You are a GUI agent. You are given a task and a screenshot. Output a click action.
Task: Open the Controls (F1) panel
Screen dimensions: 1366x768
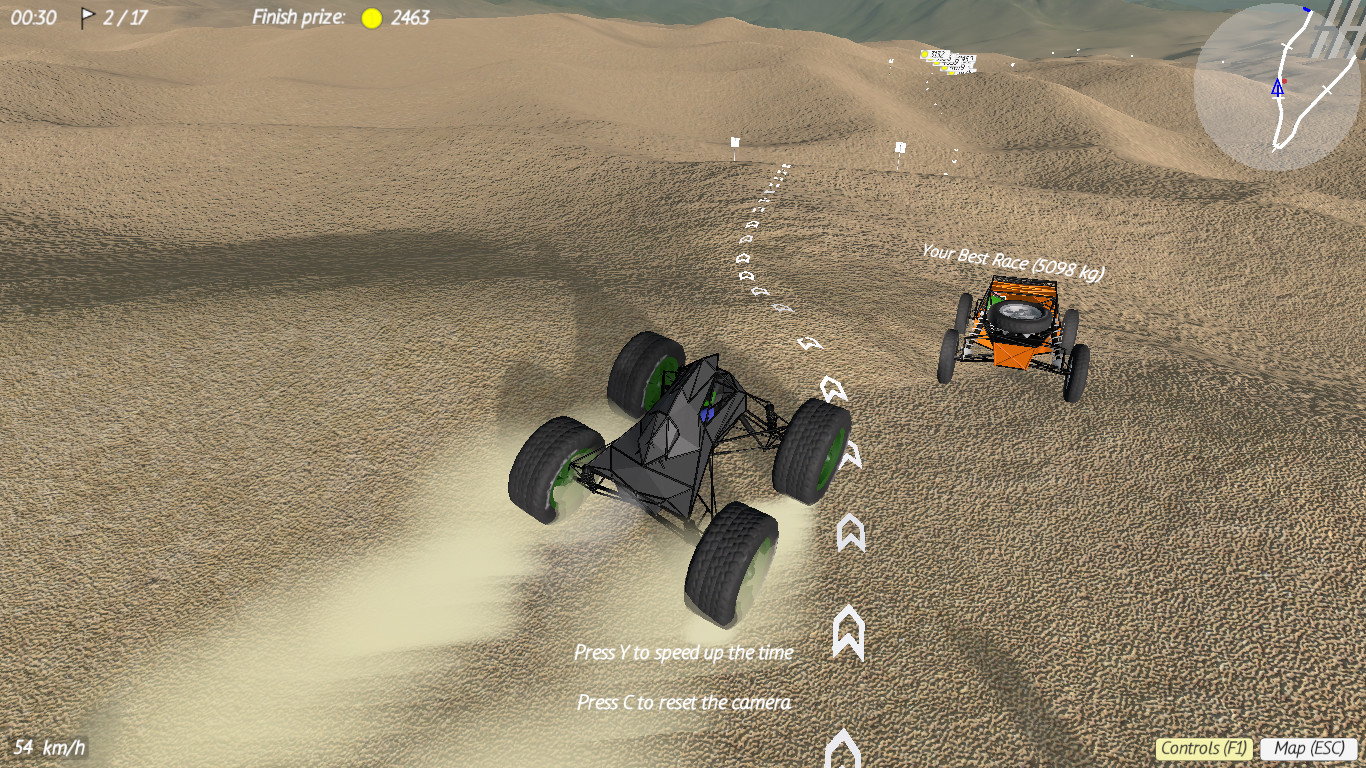(x=1205, y=748)
